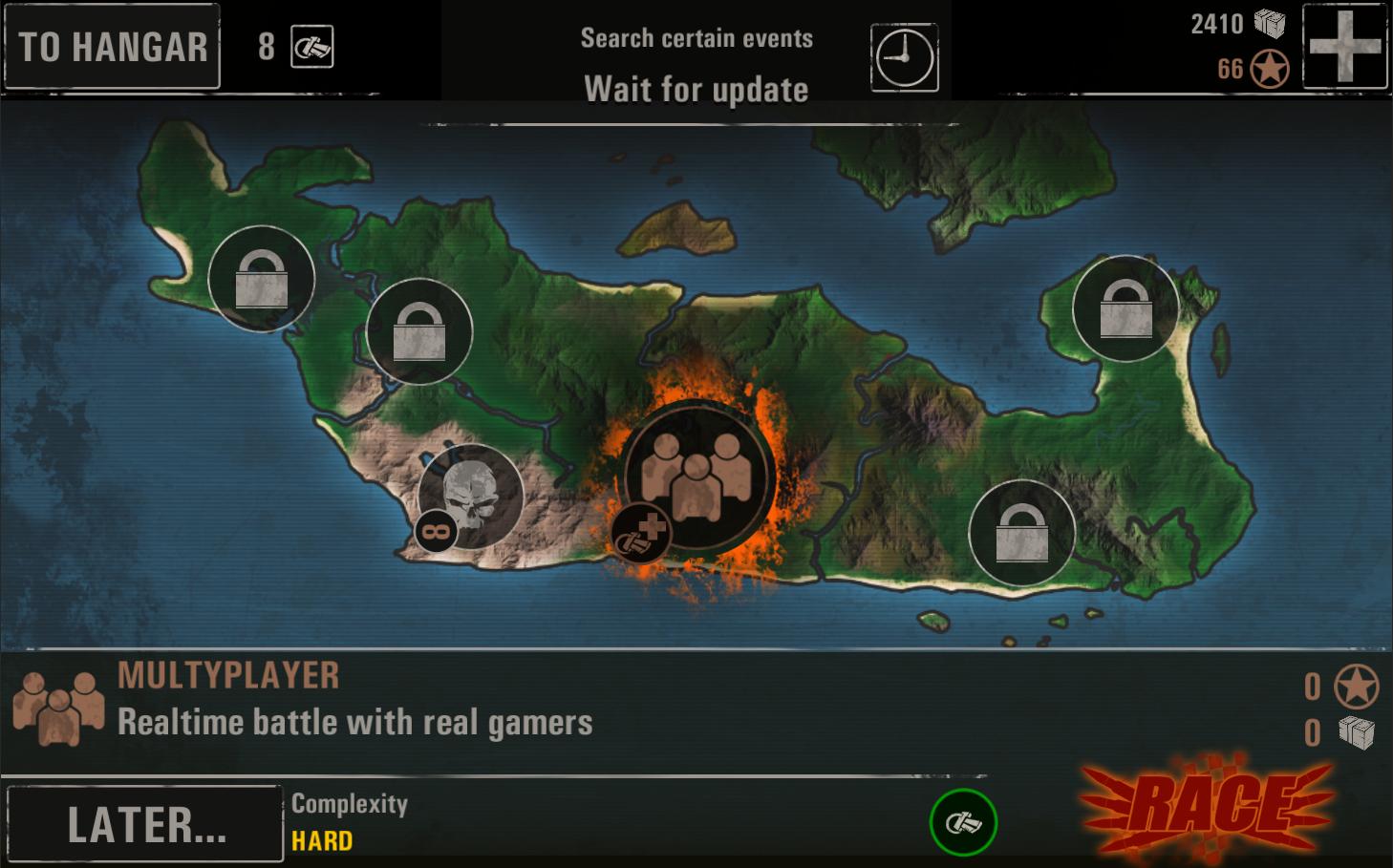Open the plus button to add currency
The height and width of the screenshot is (868, 1393).
[x=1344, y=46]
